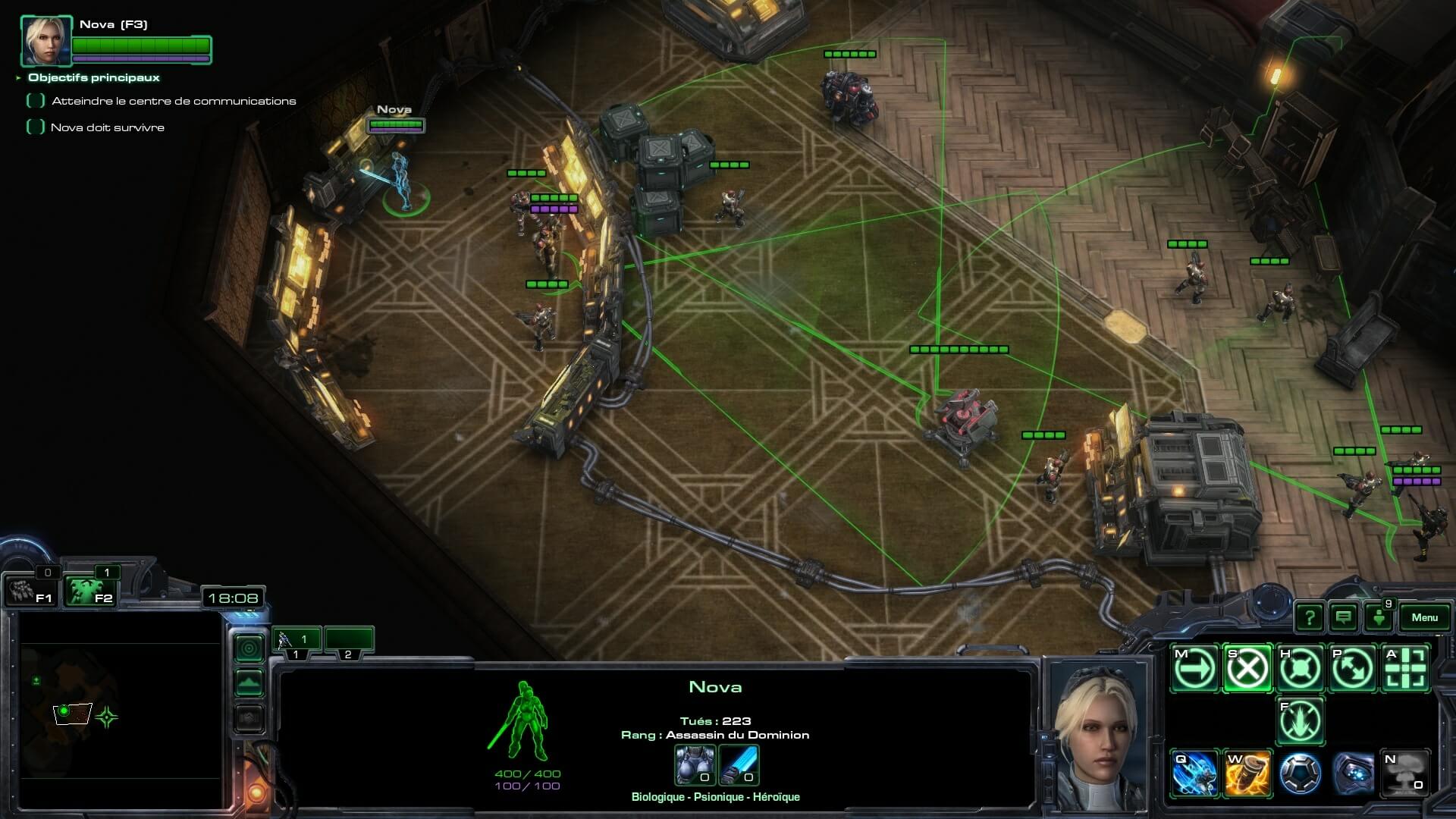Click the minimap
This screenshot has height=819, width=1456.
(x=121, y=709)
